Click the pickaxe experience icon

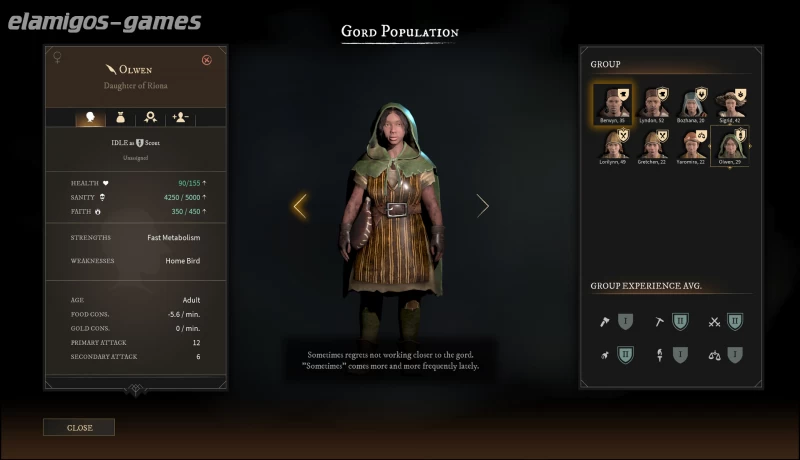point(659,322)
